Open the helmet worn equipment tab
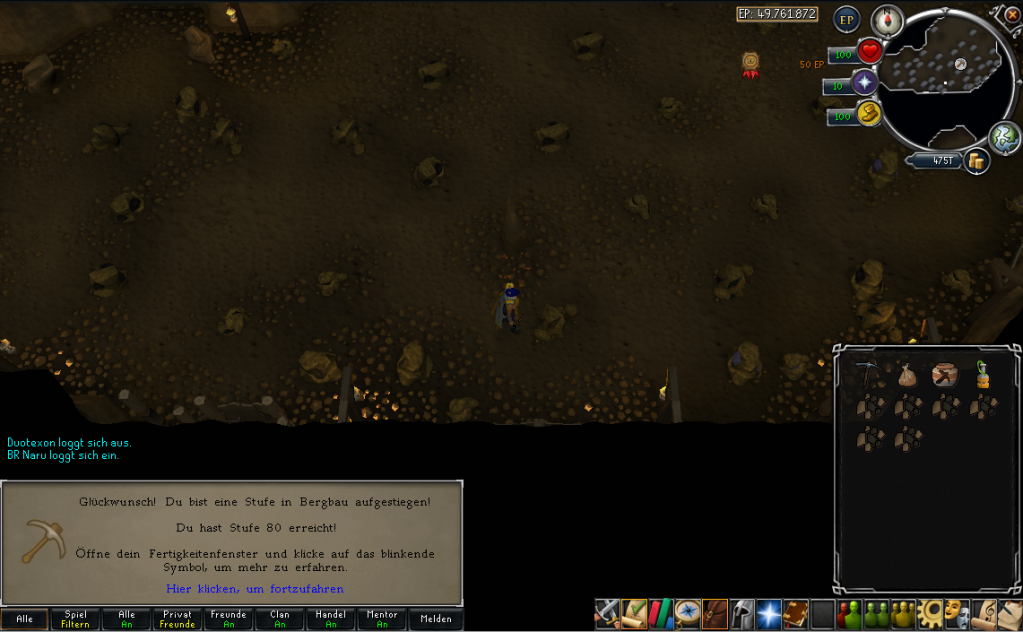1023x632 pixels. tap(742, 612)
